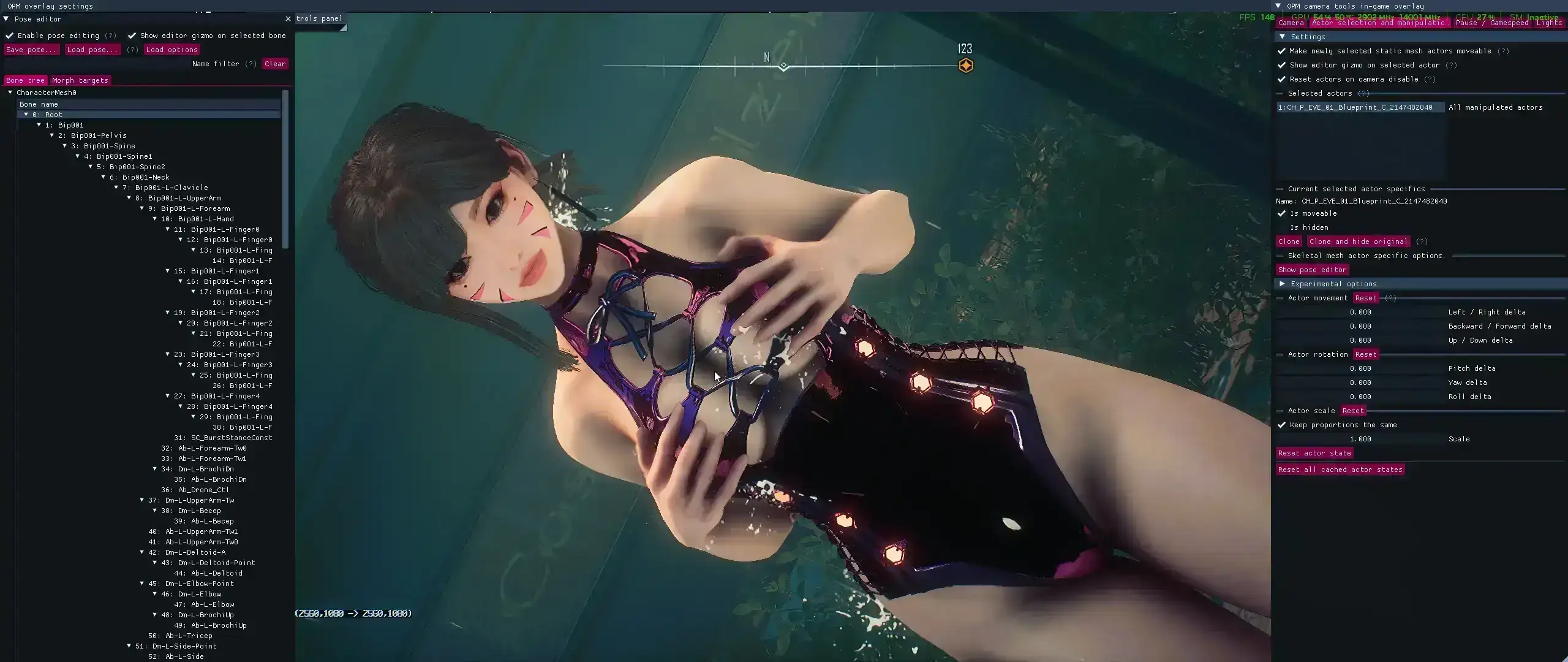This screenshot has width=1568, height=662.
Task: Click the help icon beside Actor movement Reset
Action: click(1392, 298)
